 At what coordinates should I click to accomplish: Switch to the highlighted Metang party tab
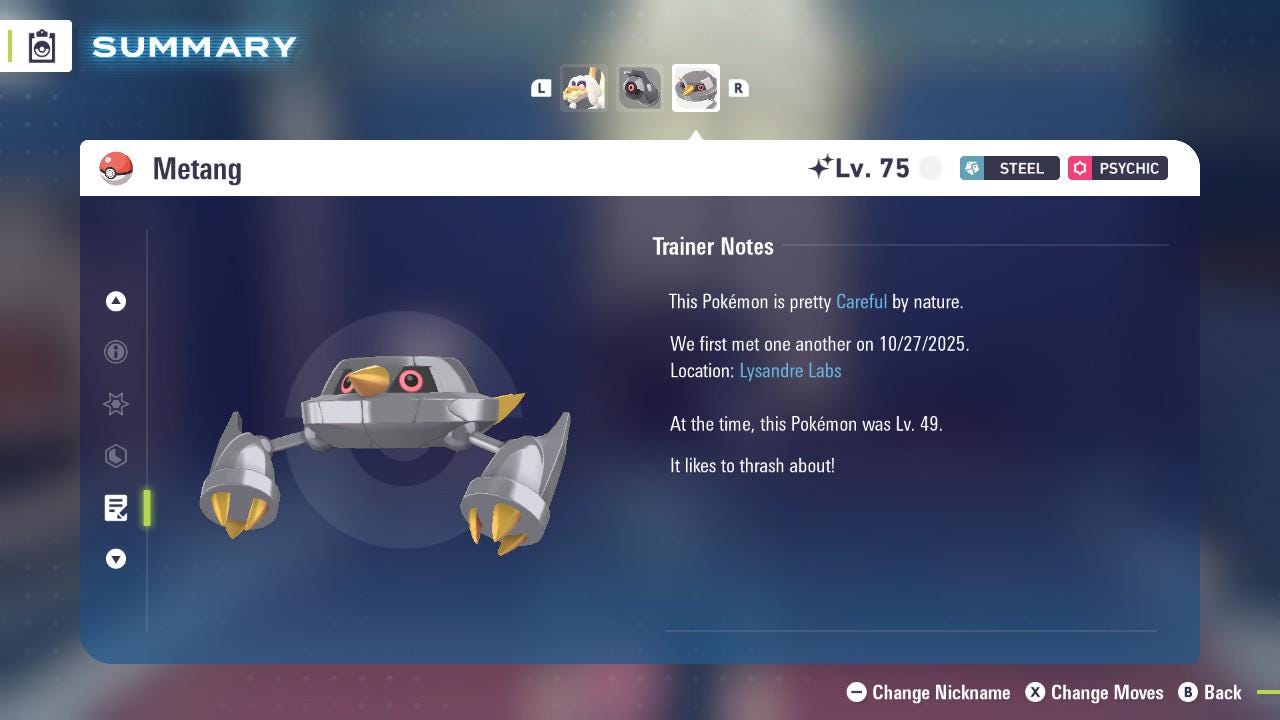click(695, 87)
